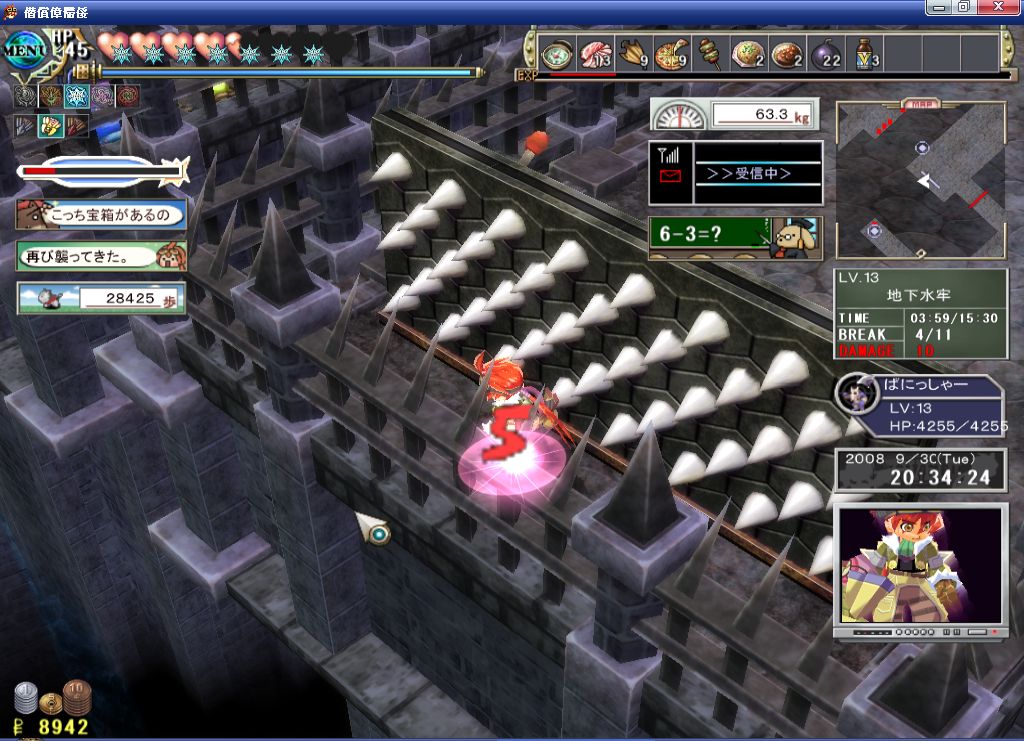This screenshot has height=741, width=1024.
Task: Select the black bomb item slot
Action: (x=826, y=53)
